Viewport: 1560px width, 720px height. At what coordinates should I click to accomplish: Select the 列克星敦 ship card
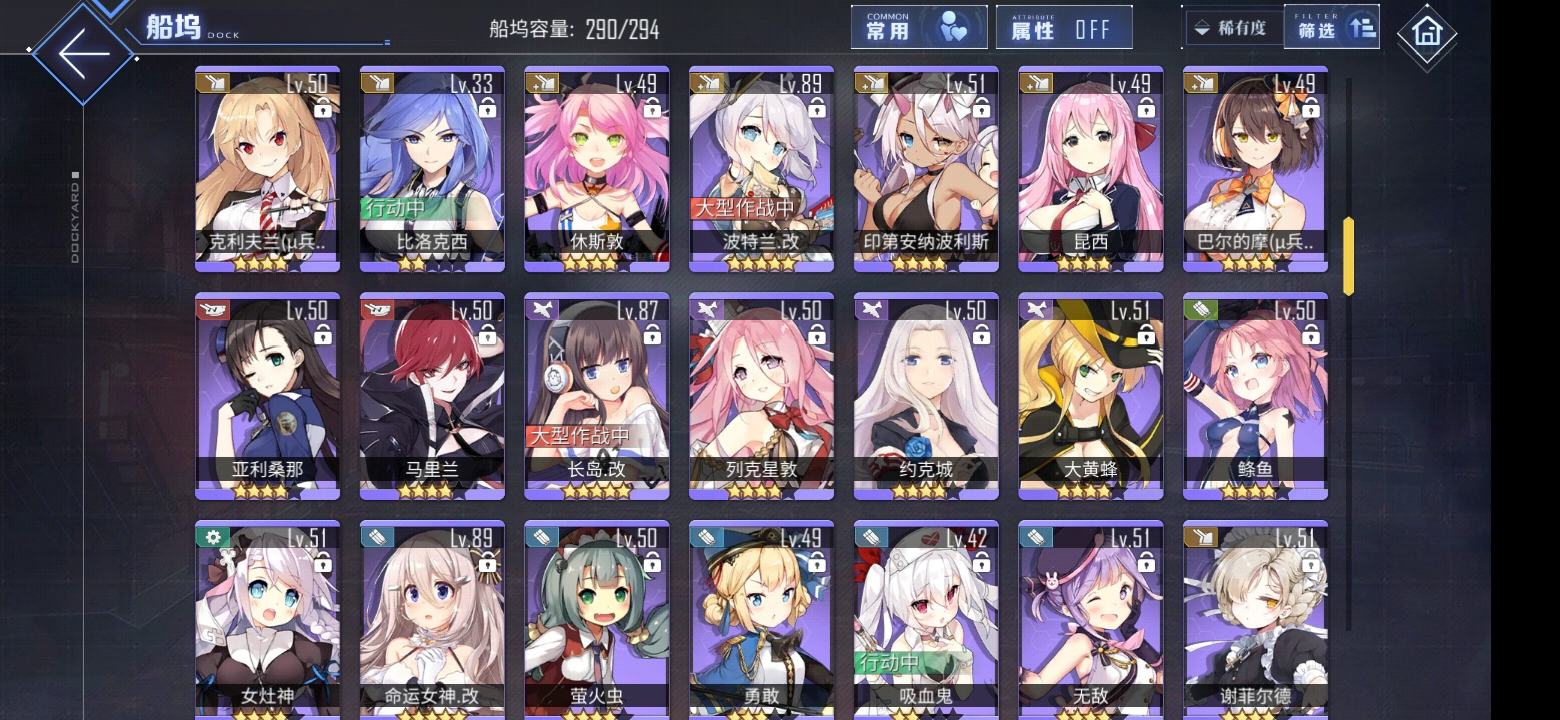click(761, 395)
